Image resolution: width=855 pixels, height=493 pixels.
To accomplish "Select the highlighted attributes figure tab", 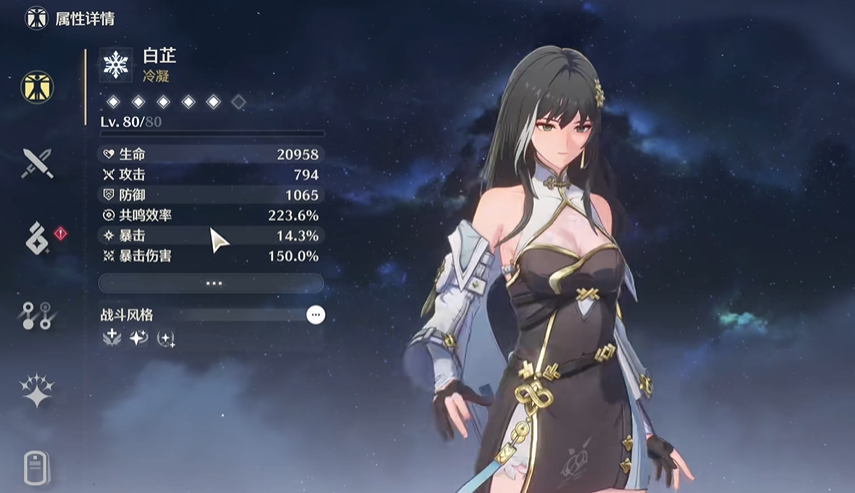I will [37, 87].
